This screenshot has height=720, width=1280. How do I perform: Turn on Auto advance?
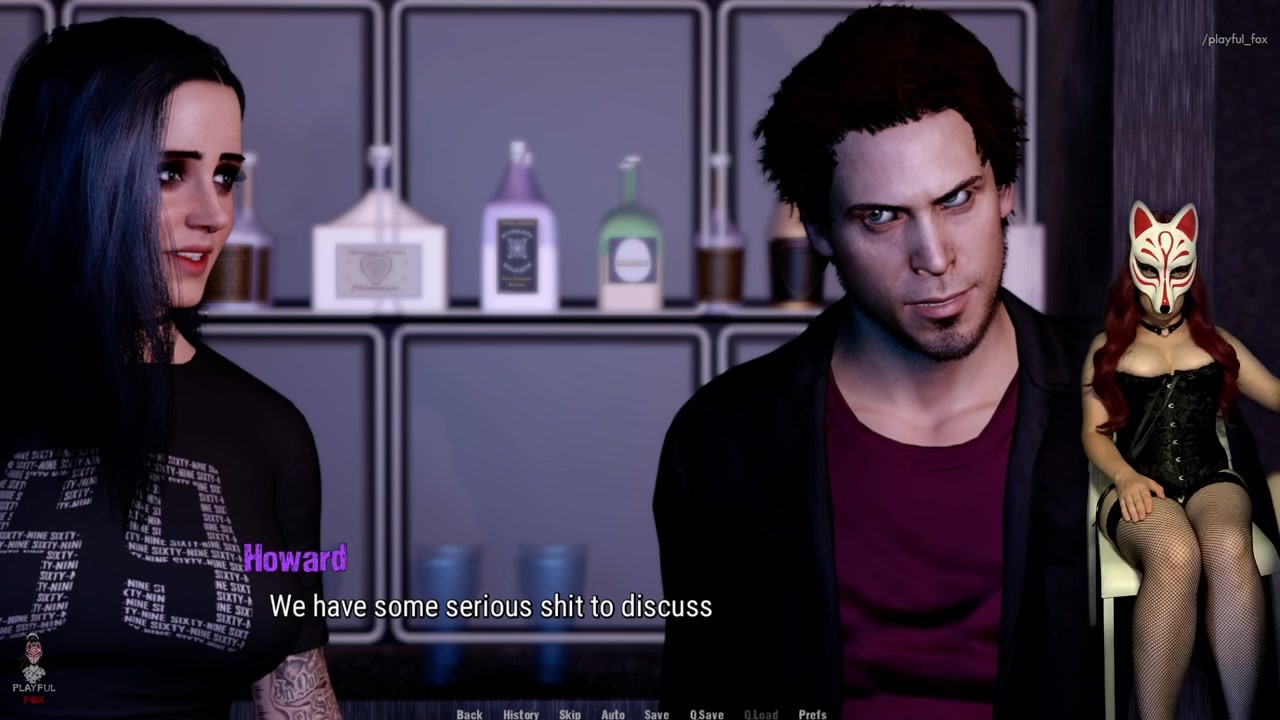[x=613, y=714]
